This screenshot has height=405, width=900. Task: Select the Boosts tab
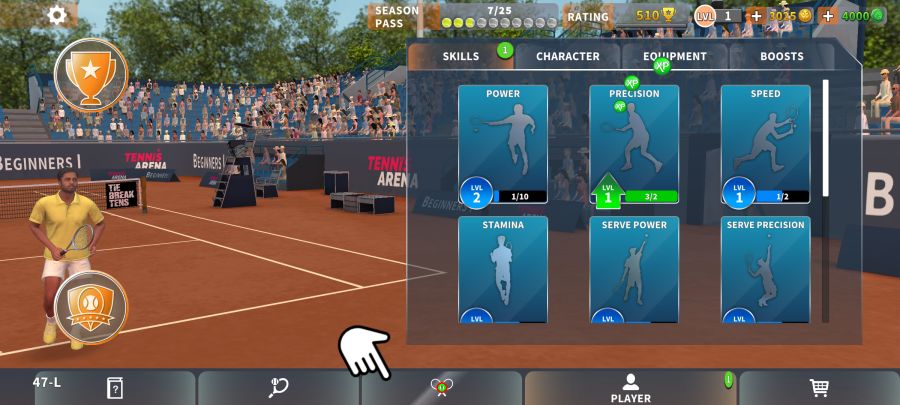(x=781, y=56)
